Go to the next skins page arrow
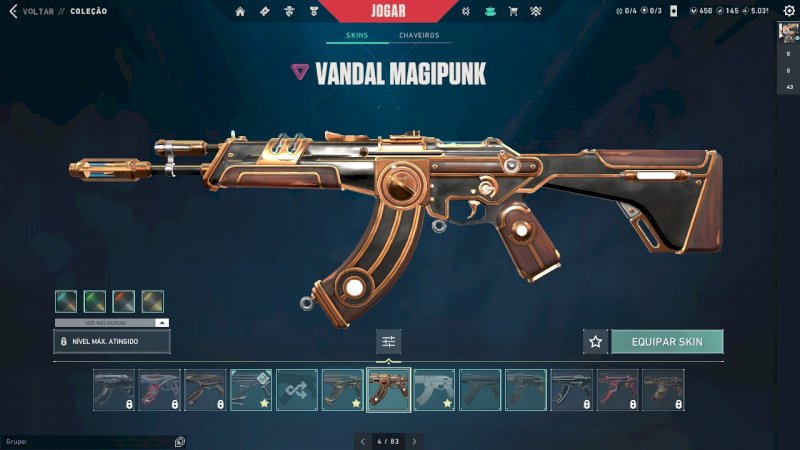800x450 pixels. [415, 441]
